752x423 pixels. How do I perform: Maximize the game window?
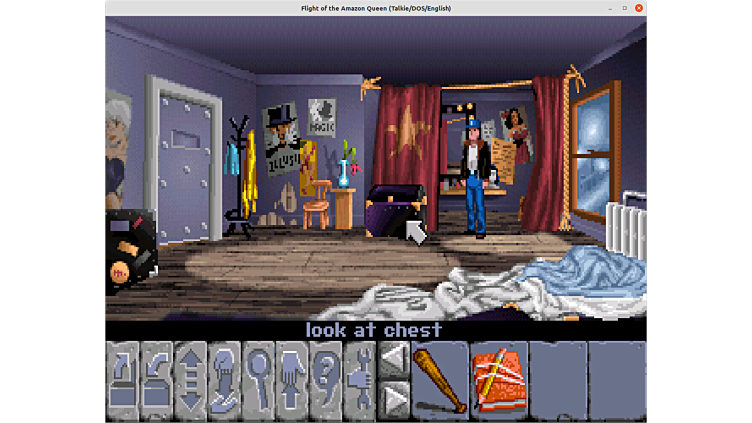coord(625,8)
